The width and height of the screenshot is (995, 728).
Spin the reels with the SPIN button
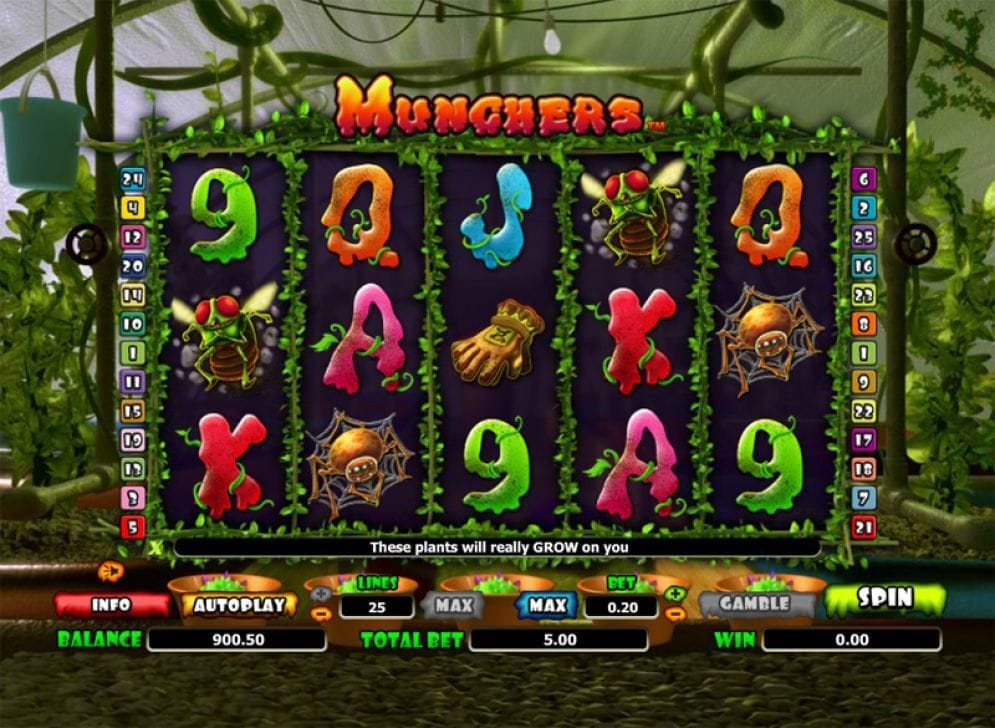884,599
